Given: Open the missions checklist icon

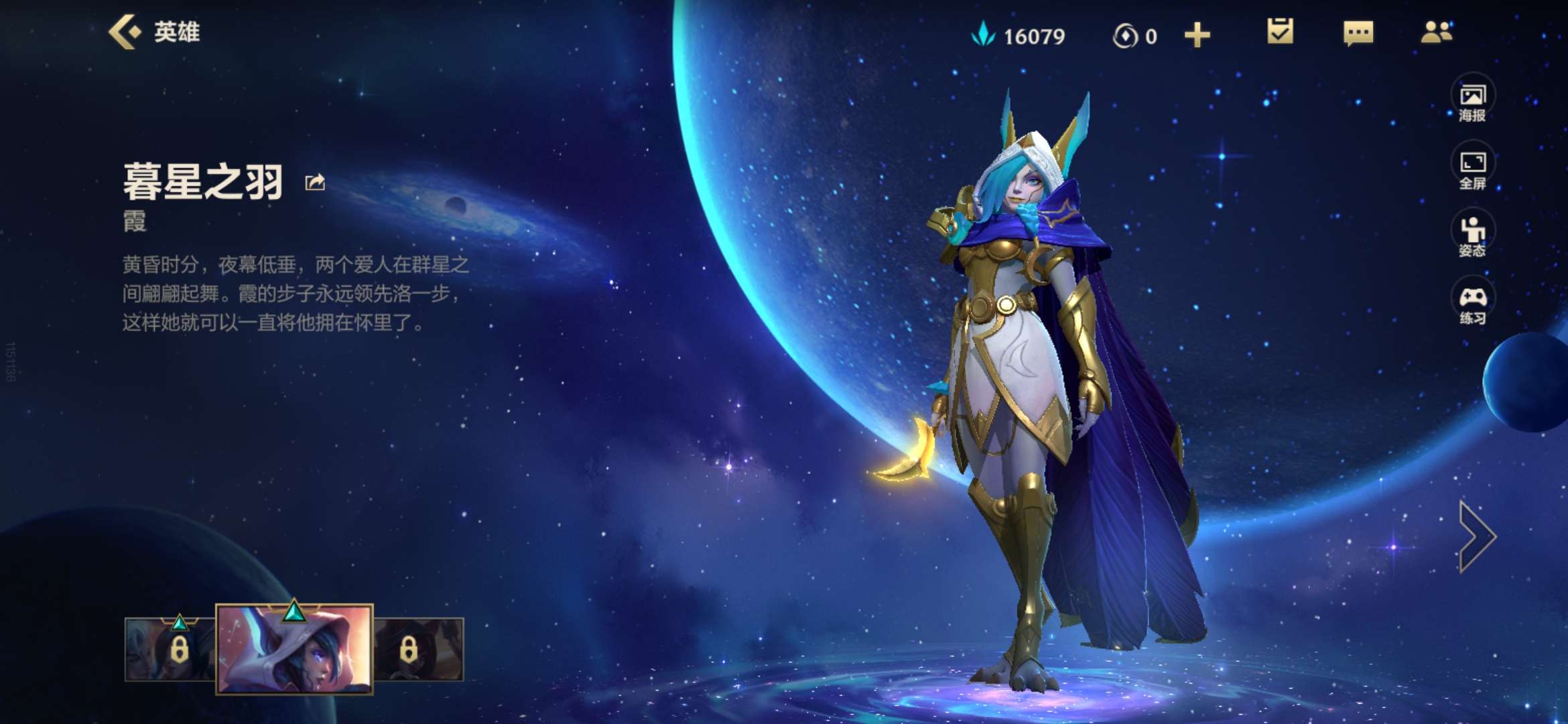Looking at the screenshot, I should [x=1280, y=32].
